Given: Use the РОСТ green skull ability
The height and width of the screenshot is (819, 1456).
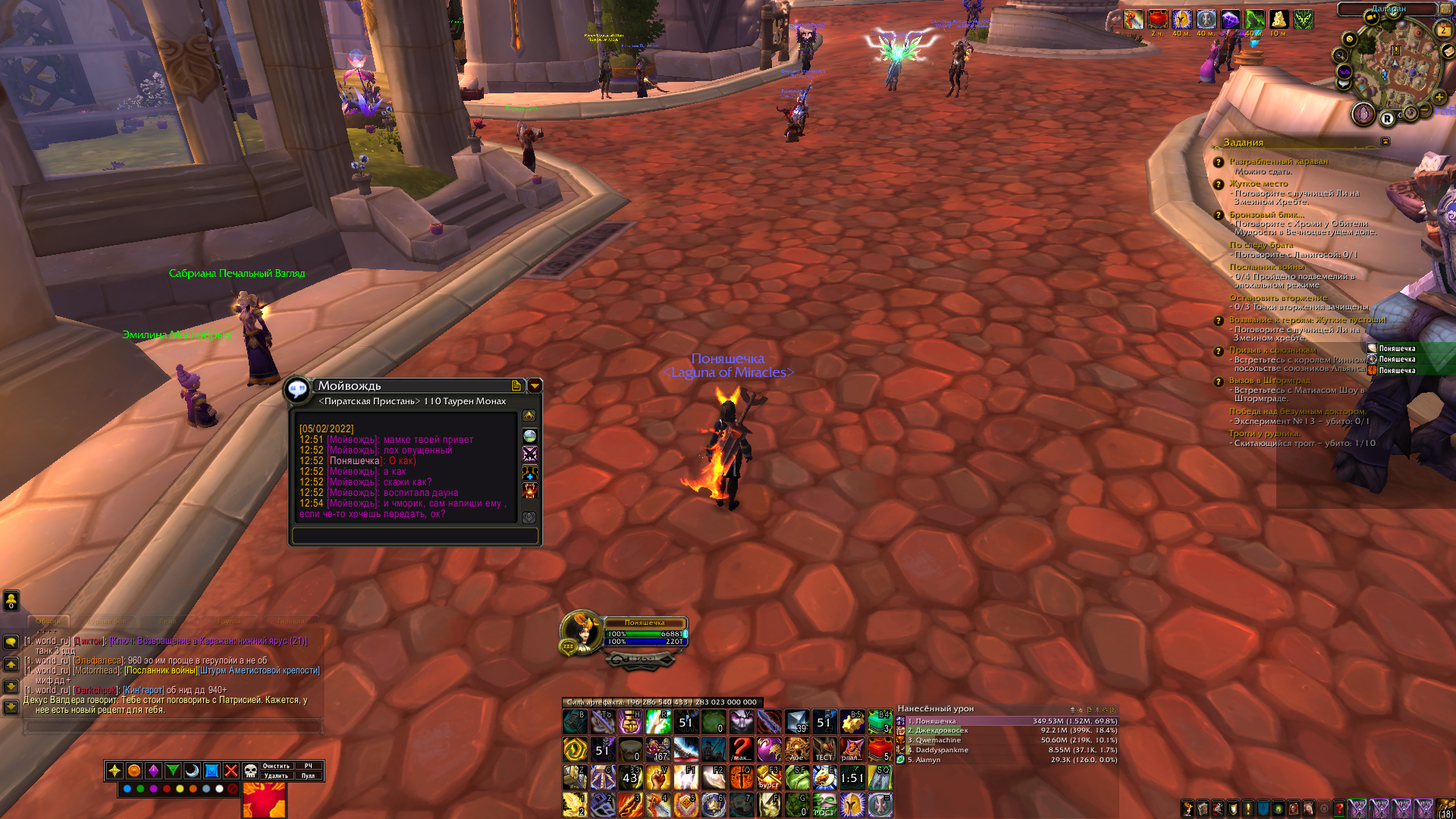Looking at the screenshot, I should tap(824, 805).
